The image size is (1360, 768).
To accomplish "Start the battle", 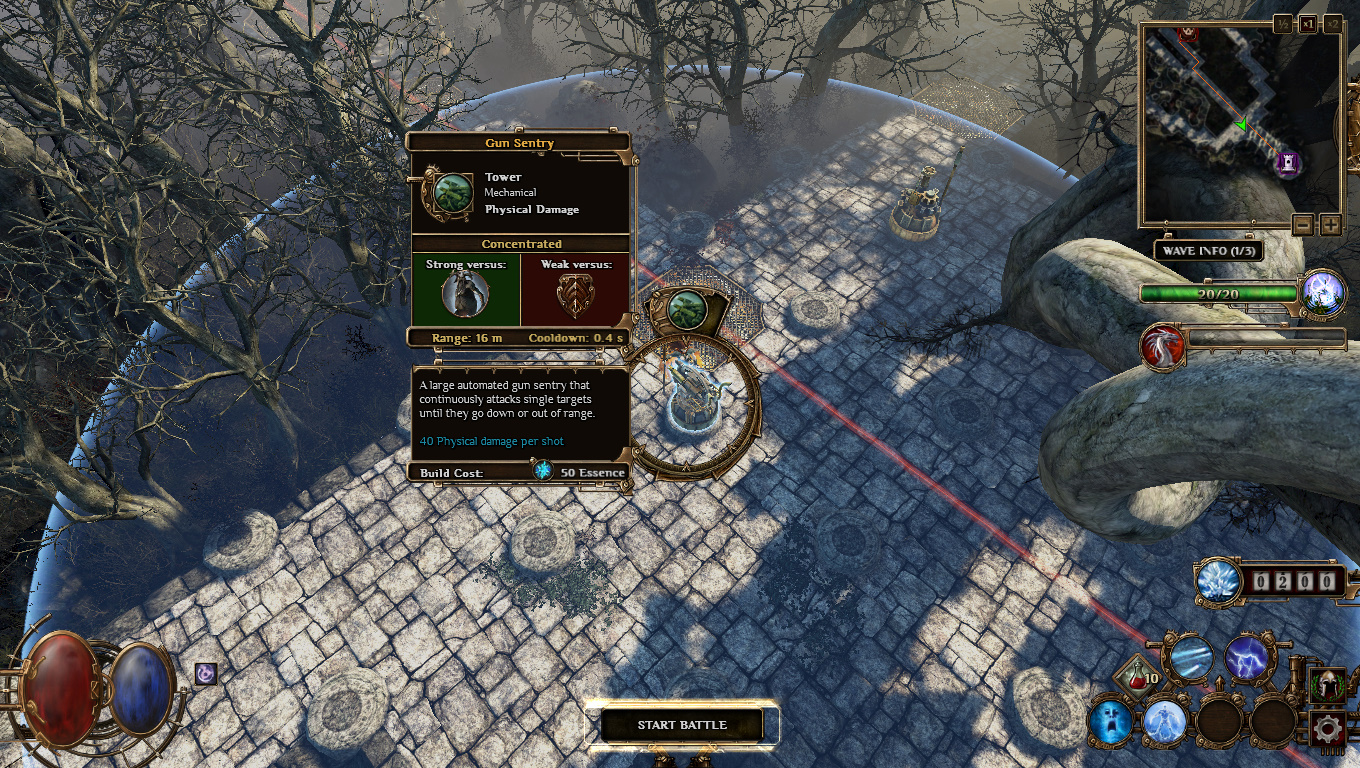I will coord(682,725).
